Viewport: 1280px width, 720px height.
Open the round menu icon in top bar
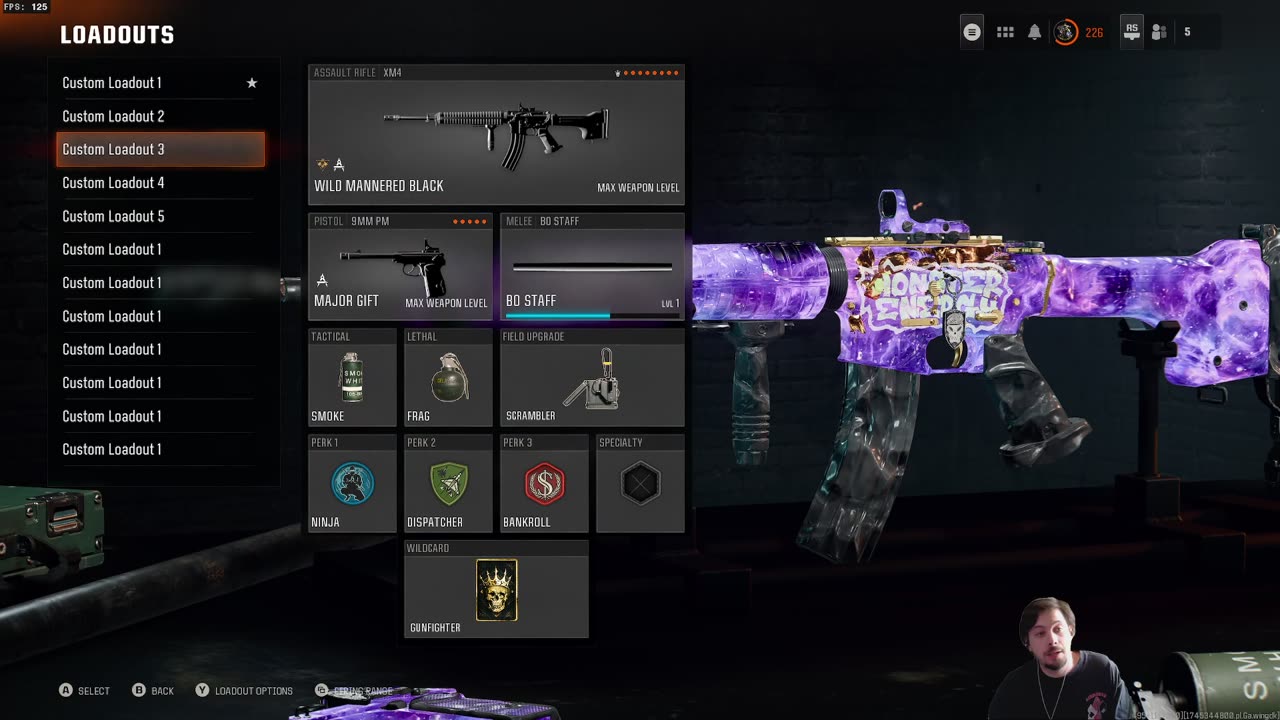[972, 32]
